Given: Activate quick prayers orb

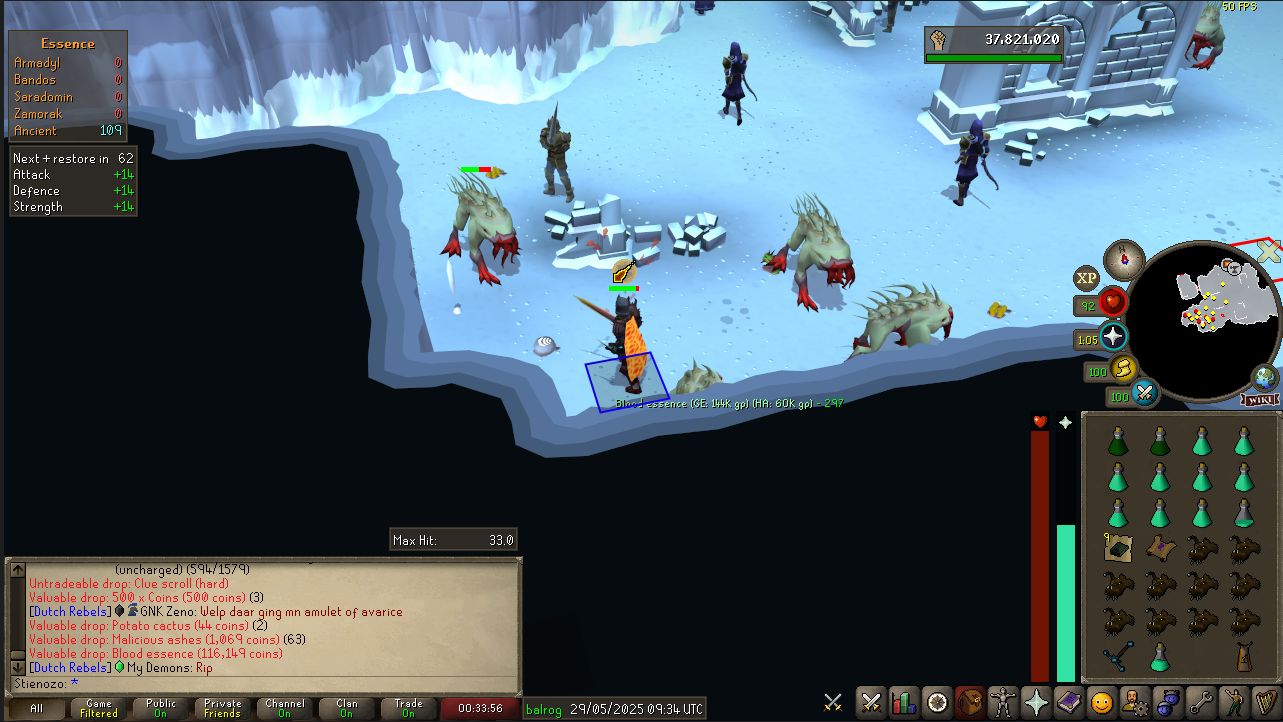Looking at the screenshot, I should click(1112, 337).
